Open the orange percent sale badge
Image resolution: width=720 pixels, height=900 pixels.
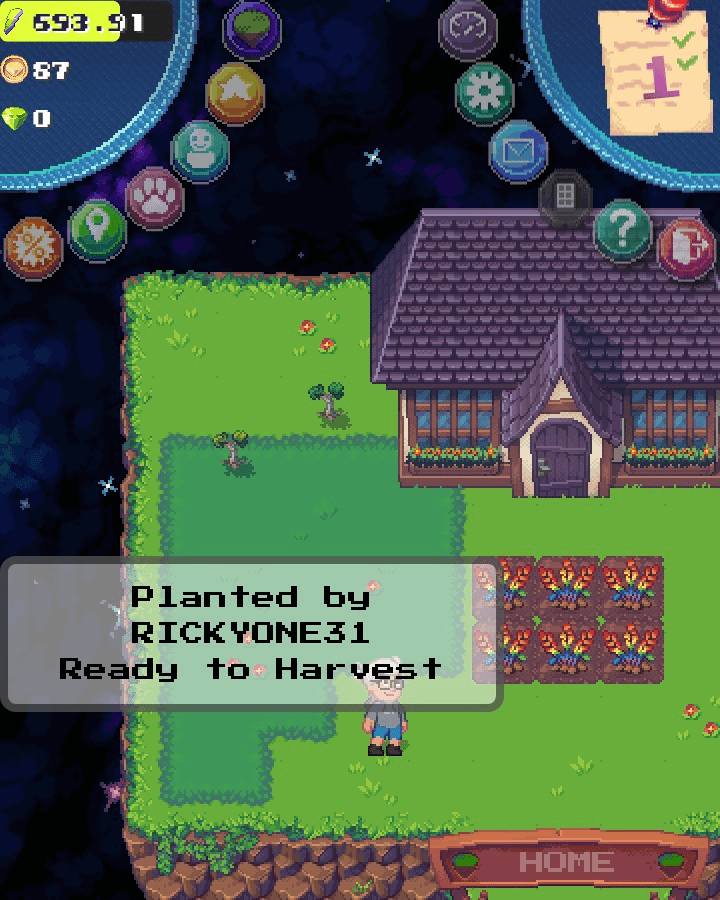(33, 247)
